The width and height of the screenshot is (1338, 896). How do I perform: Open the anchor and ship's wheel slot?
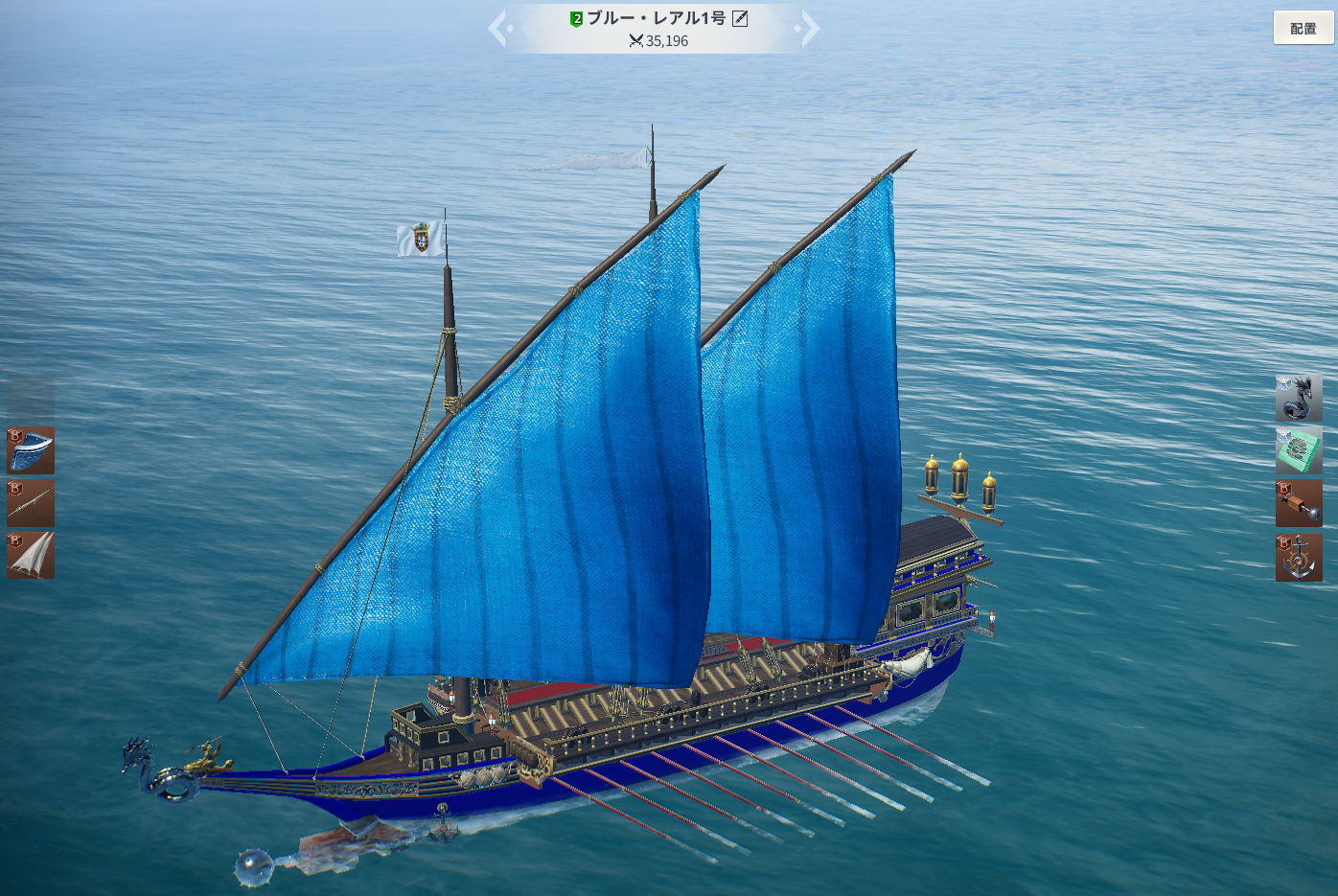coord(1299,558)
